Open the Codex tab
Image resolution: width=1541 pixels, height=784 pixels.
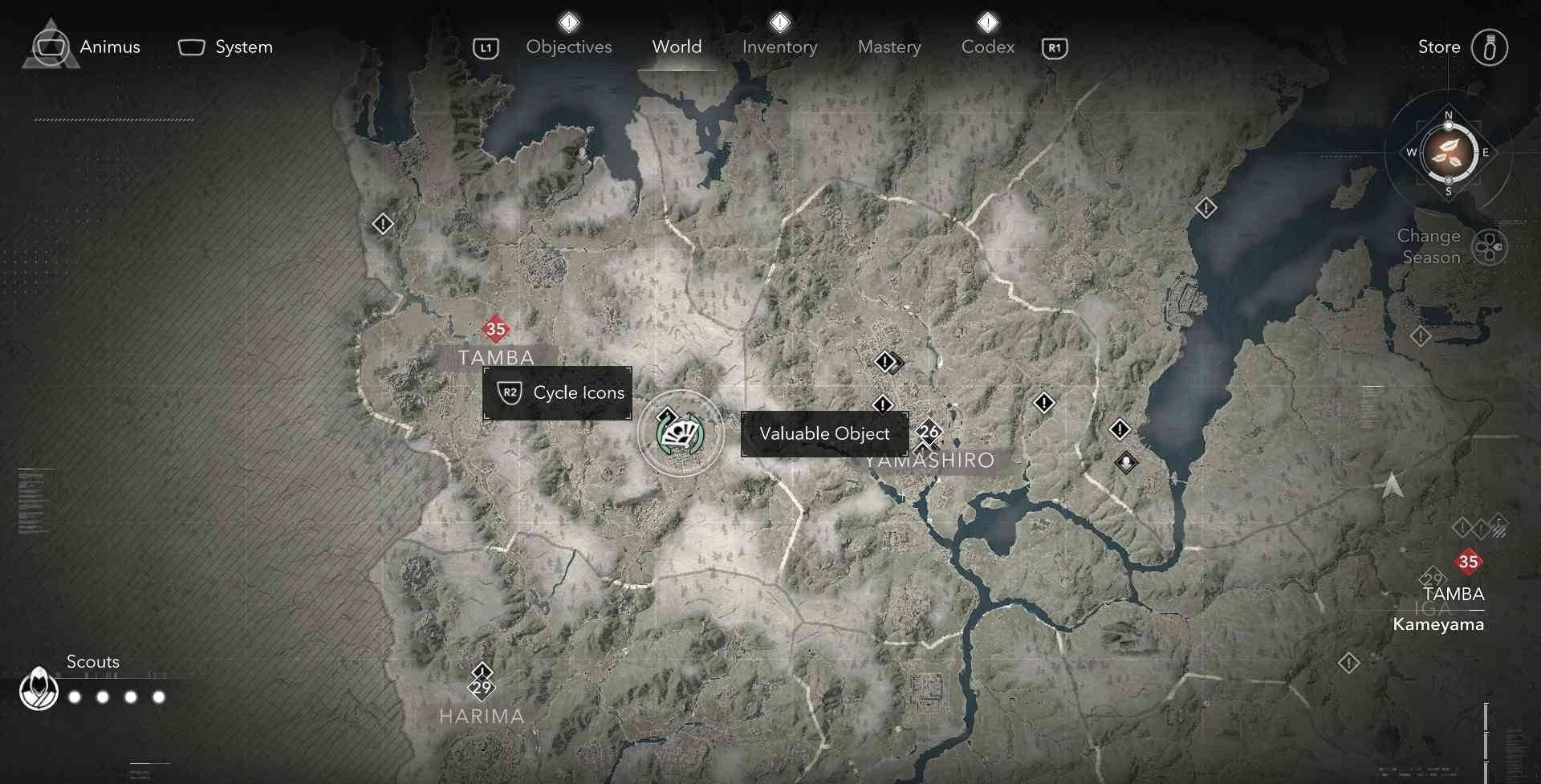tap(987, 47)
